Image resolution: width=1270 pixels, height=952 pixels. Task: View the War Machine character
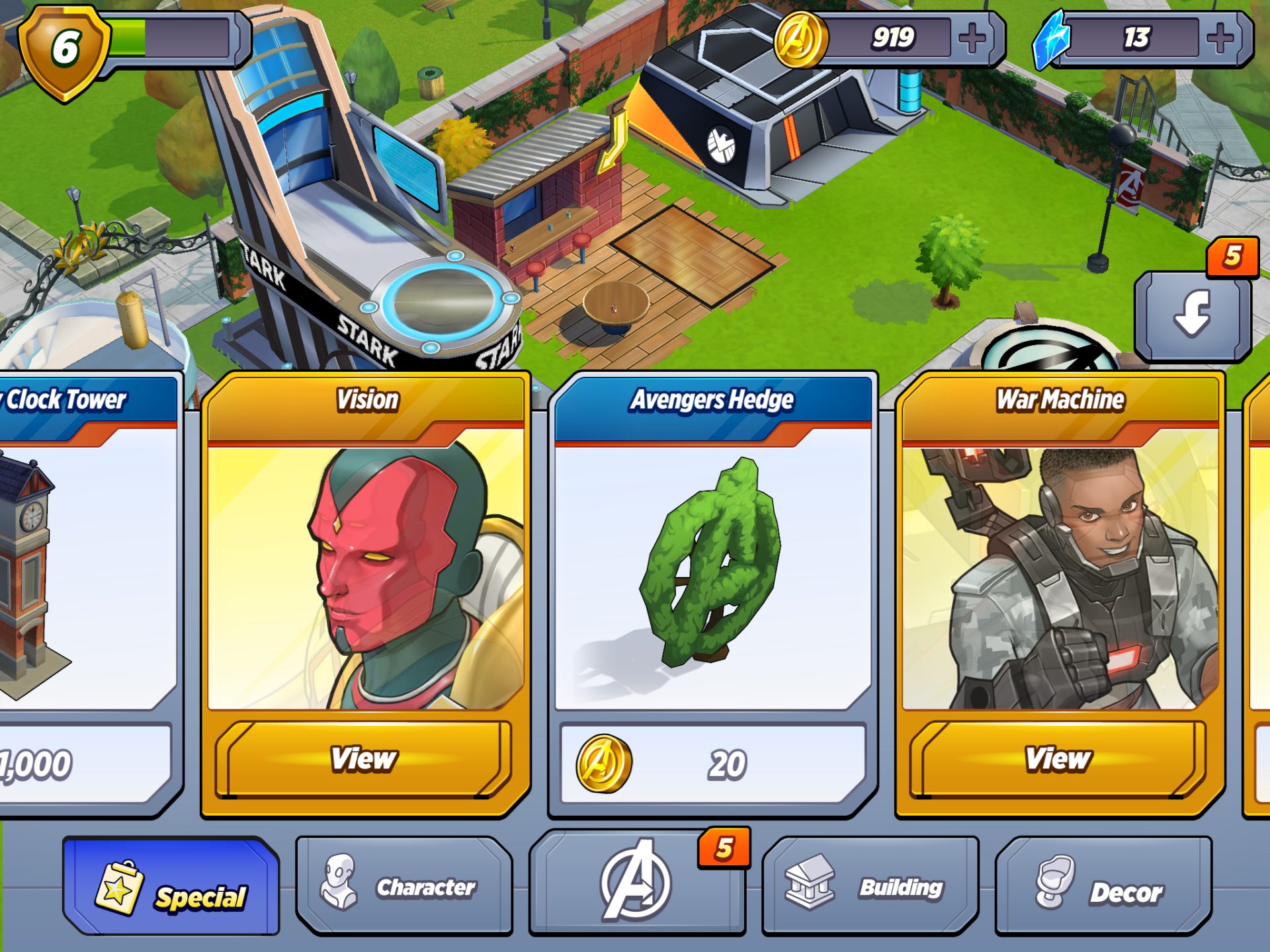pyautogui.click(x=1058, y=759)
